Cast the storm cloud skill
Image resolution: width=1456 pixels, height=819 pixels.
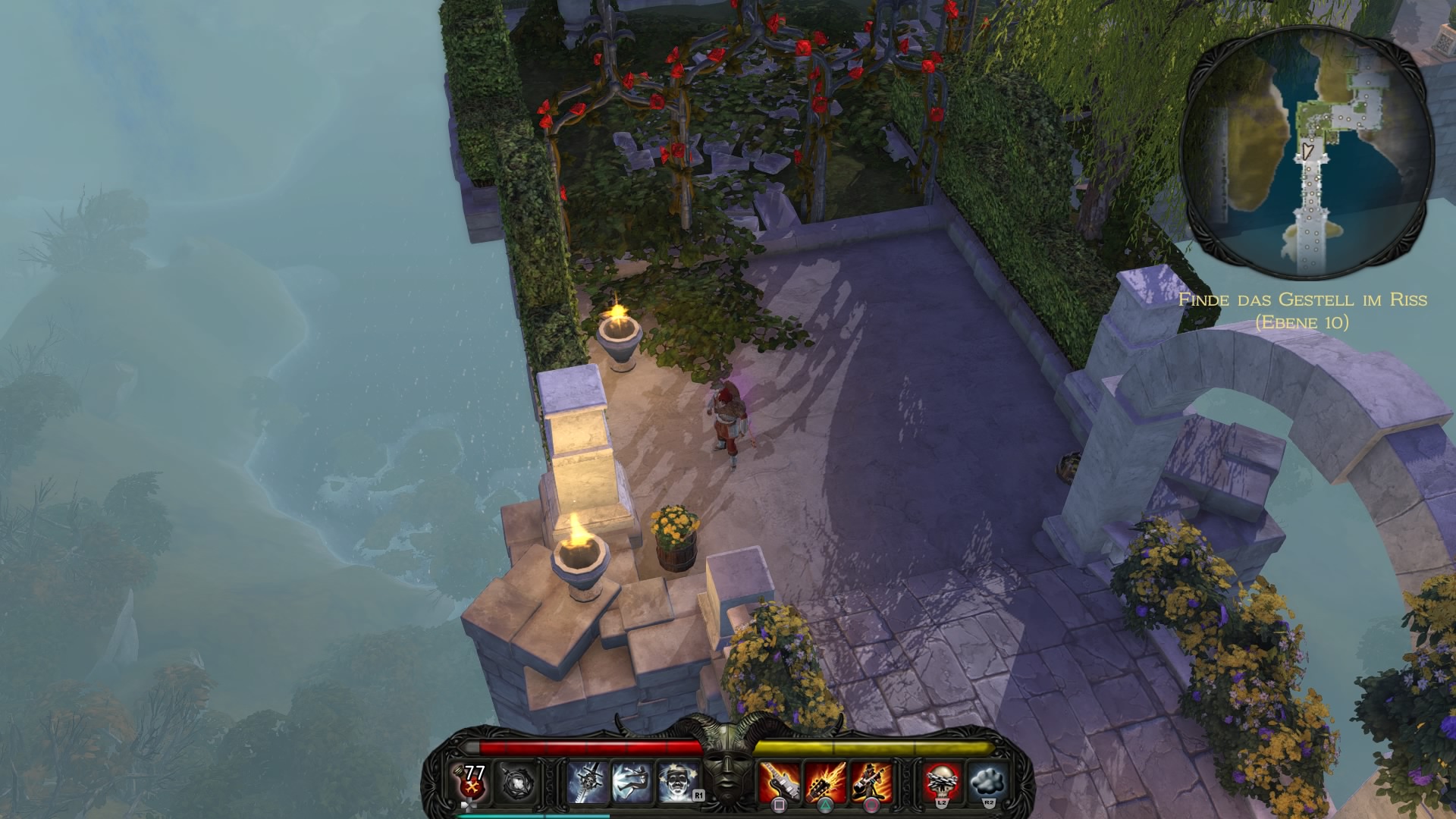coord(988,783)
